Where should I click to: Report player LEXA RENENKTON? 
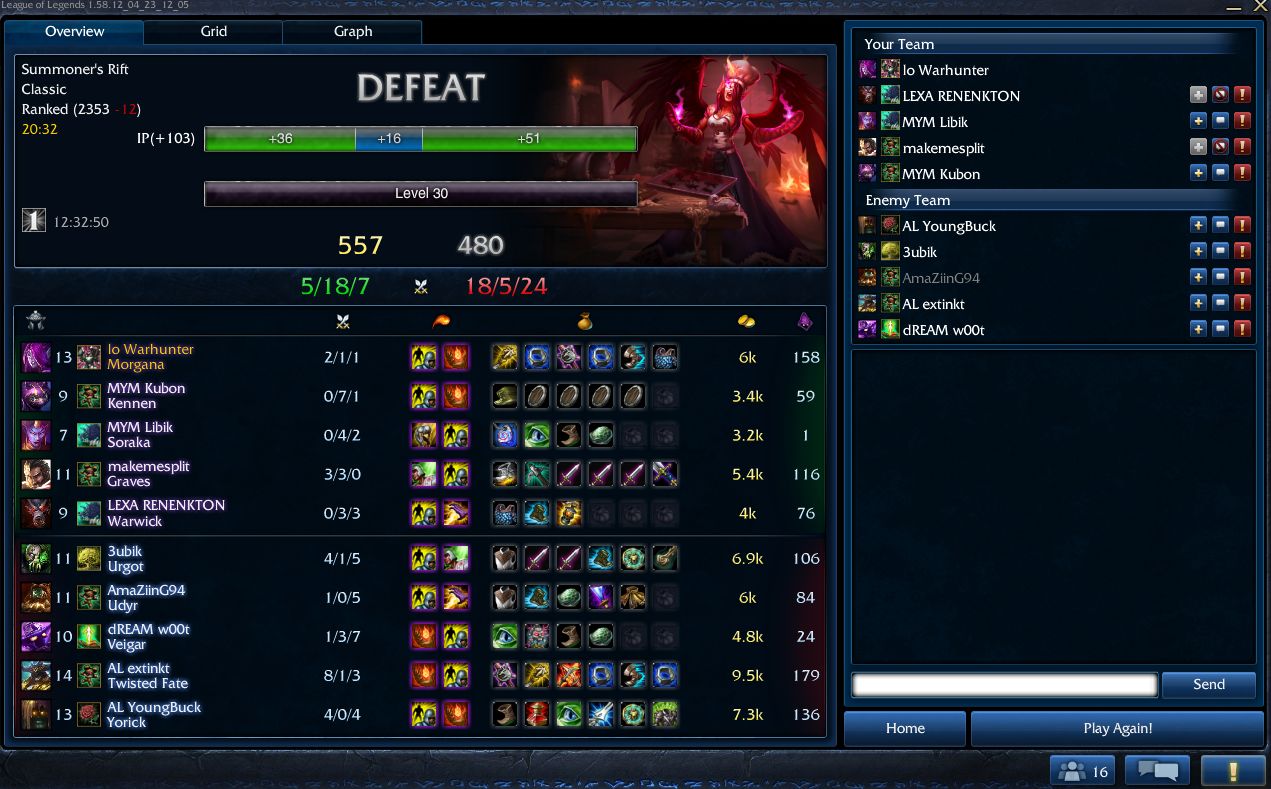click(1242, 95)
